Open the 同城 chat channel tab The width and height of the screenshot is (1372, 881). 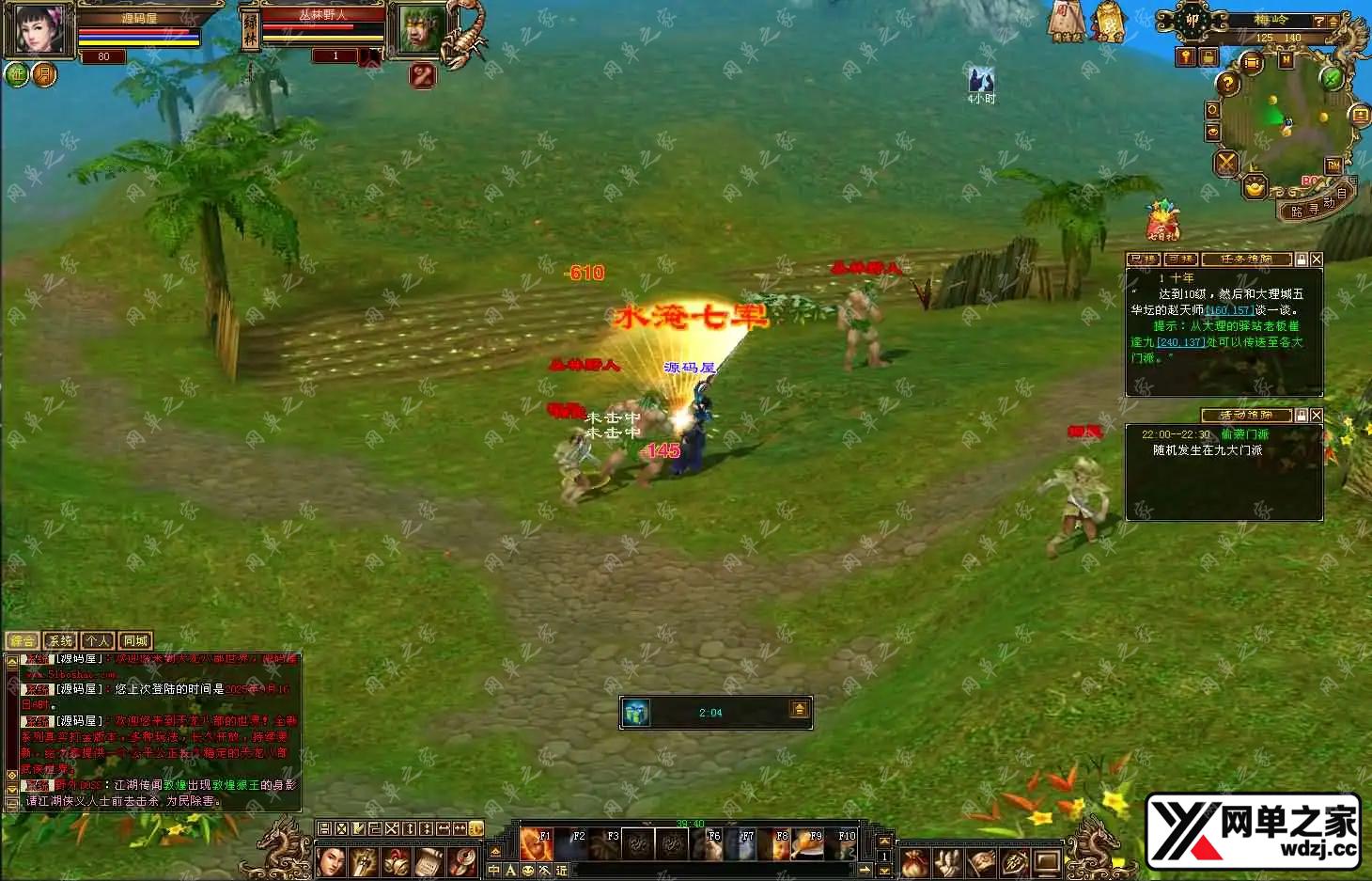tap(135, 641)
